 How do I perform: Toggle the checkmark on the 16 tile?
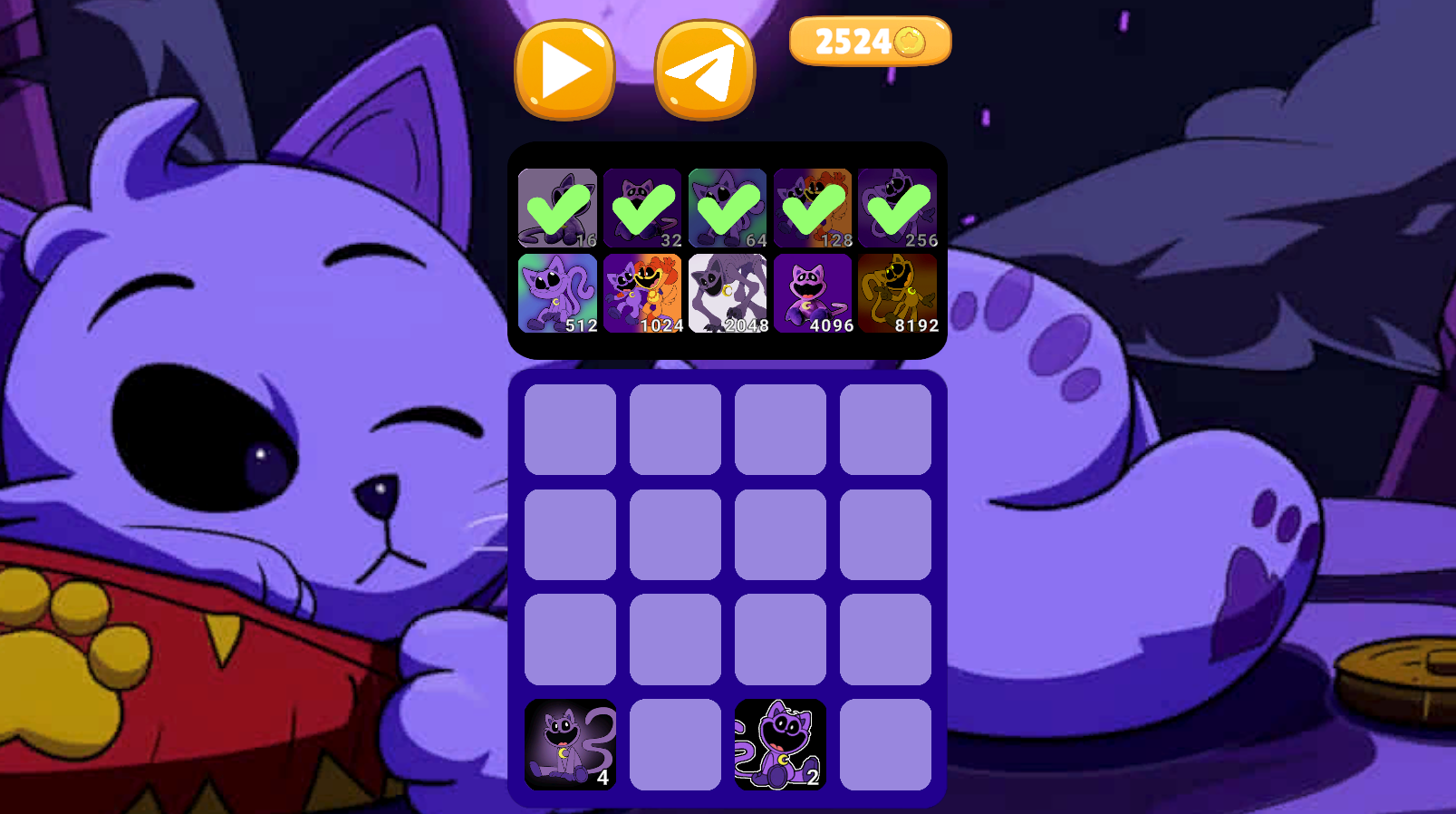[x=556, y=207]
